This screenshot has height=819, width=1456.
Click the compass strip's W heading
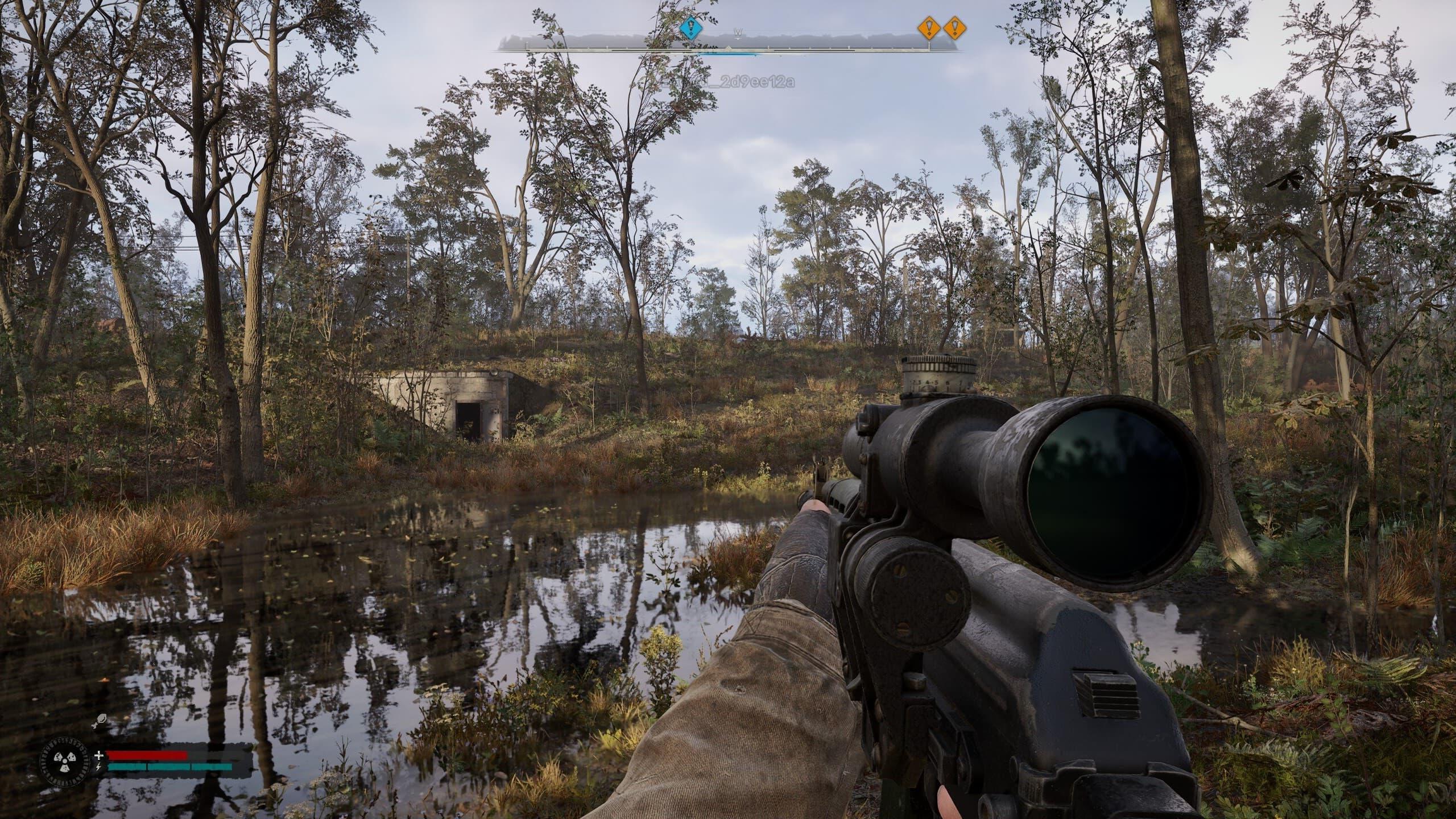coord(738,32)
